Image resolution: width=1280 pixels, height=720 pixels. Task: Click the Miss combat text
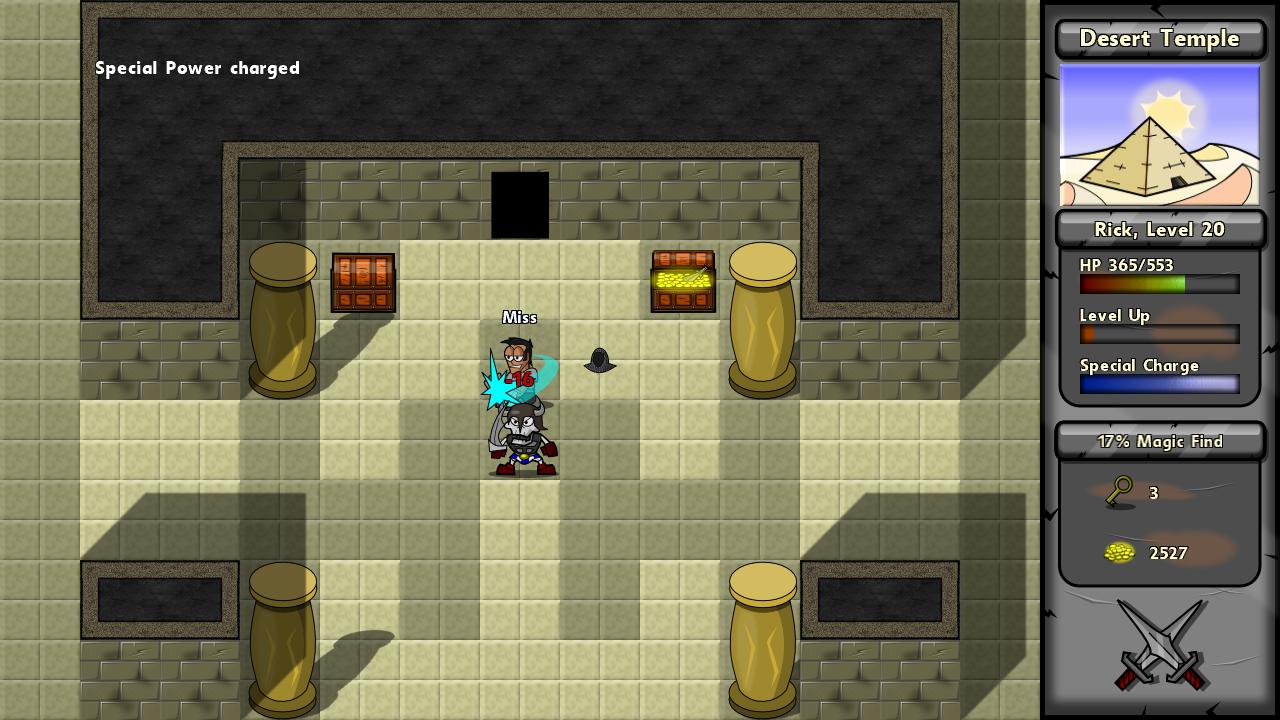pos(520,317)
